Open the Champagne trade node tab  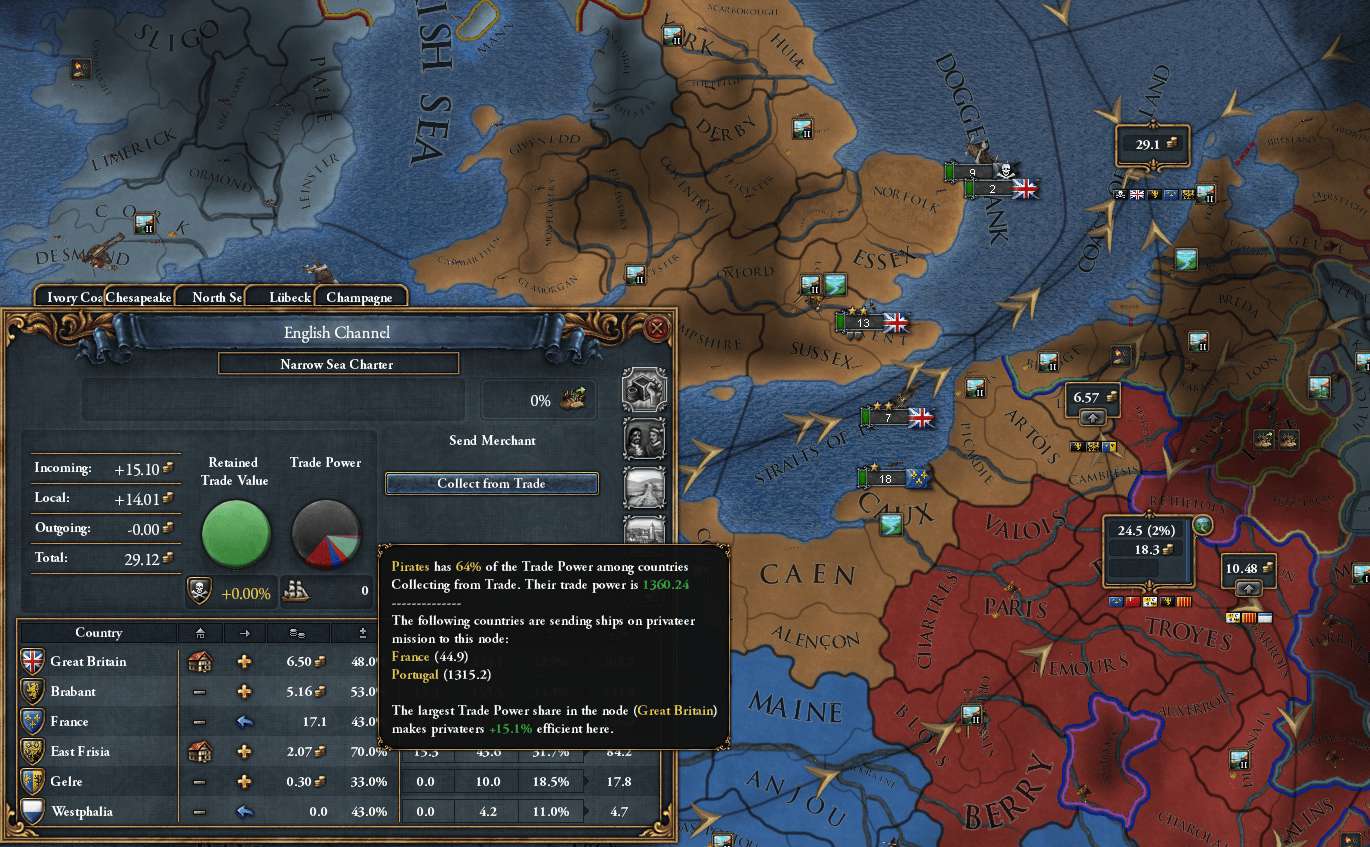(x=359, y=297)
